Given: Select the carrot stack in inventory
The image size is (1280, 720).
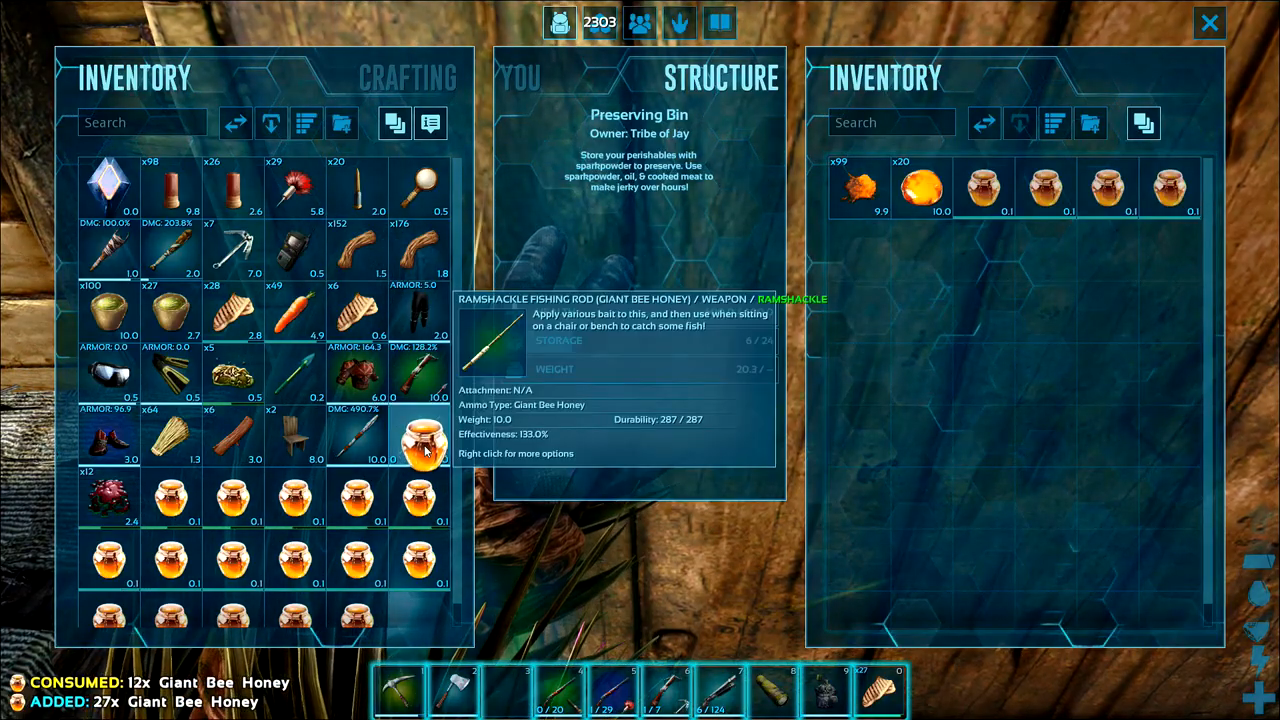Looking at the screenshot, I should [x=295, y=312].
